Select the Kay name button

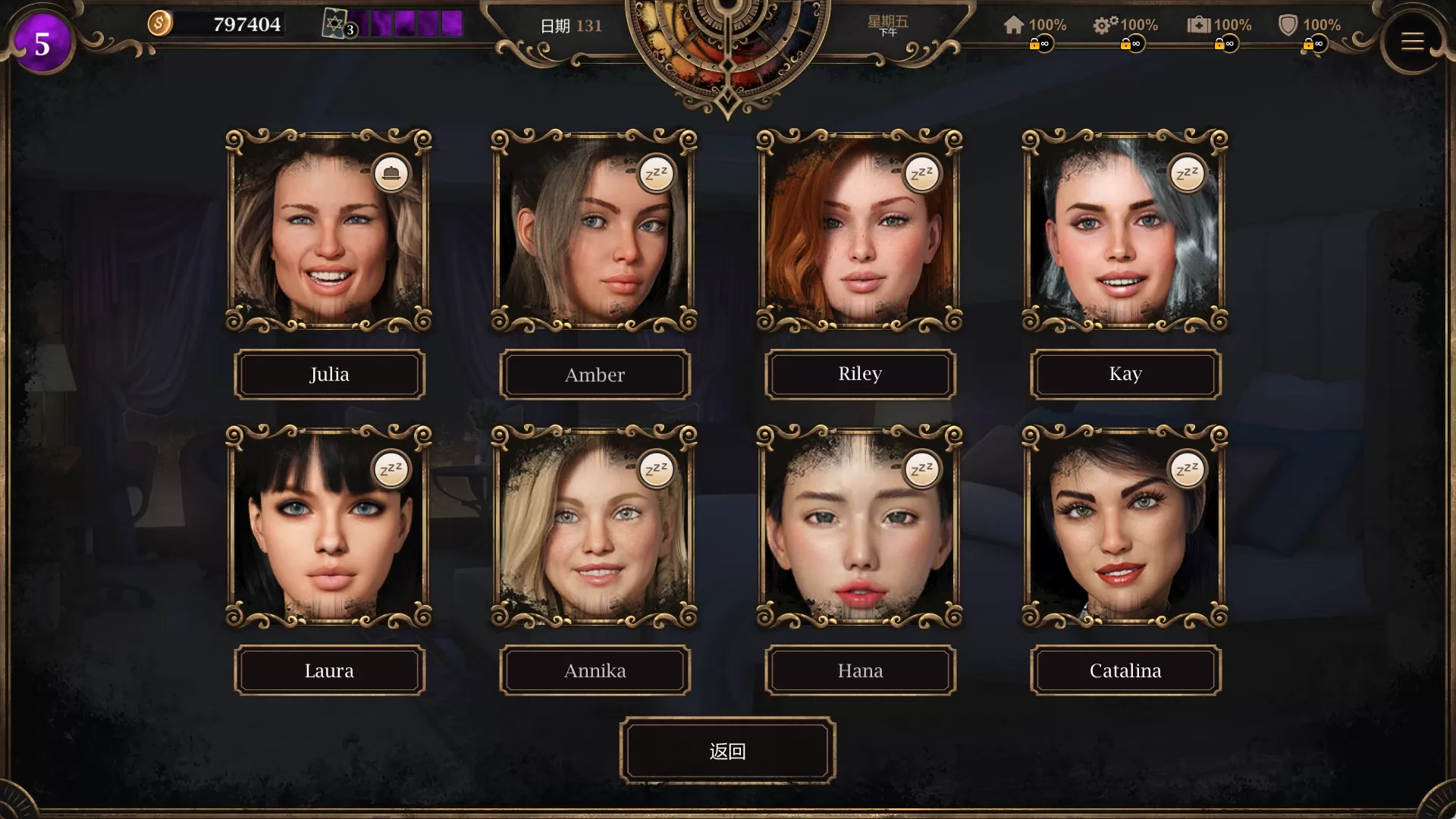1125,374
